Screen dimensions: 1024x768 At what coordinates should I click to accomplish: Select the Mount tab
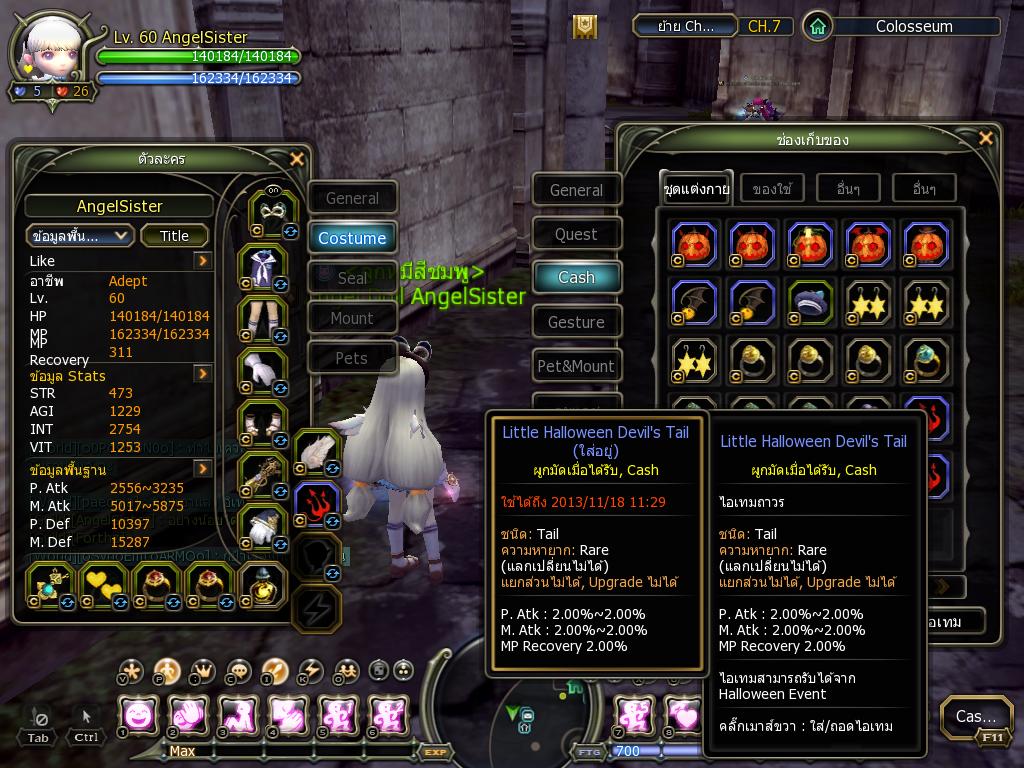[x=352, y=318]
